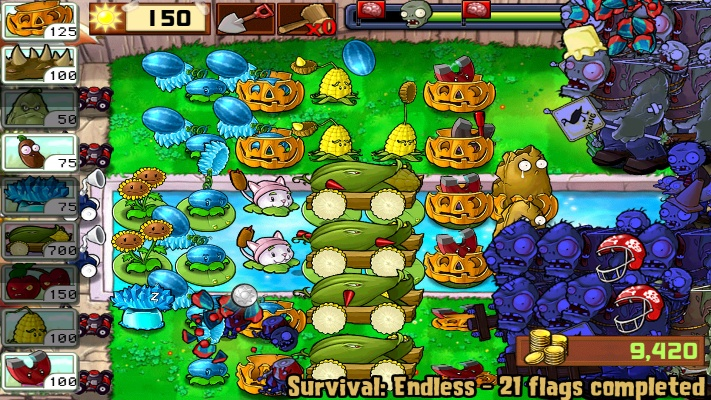The width and height of the screenshot is (711, 400).
Task: Select the Cob Cannon seed packet
Action: 39,239
